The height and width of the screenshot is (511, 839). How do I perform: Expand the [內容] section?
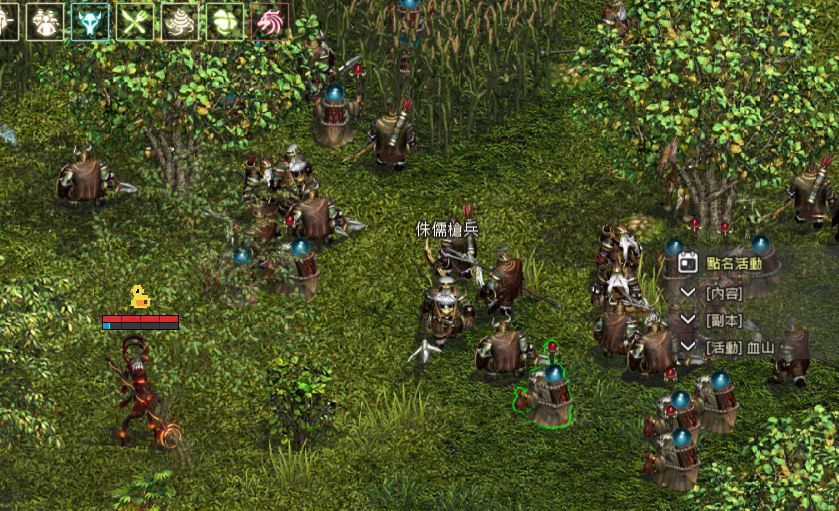click(687, 292)
